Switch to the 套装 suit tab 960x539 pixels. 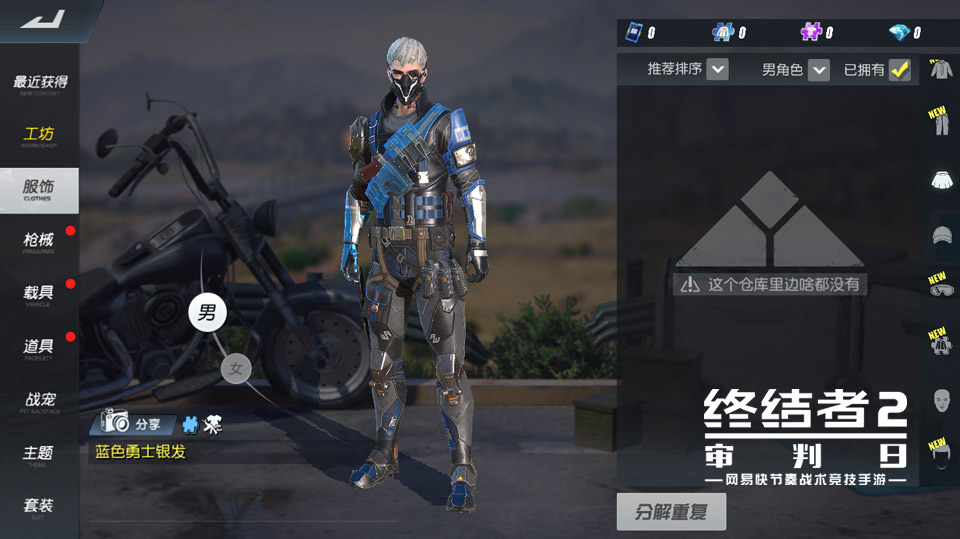(x=40, y=507)
